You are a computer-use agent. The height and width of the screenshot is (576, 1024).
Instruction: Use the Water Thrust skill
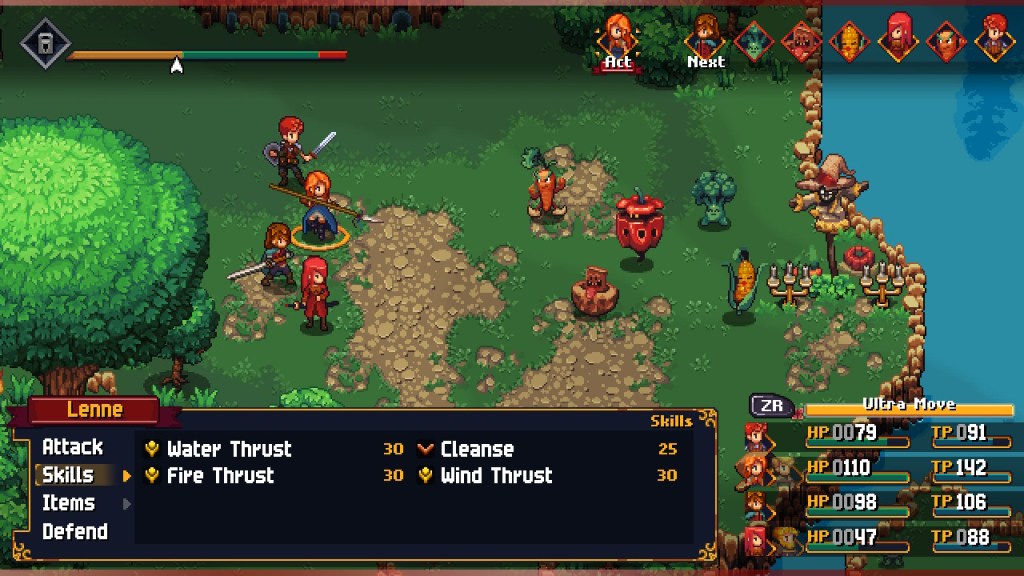[x=229, y=449]
